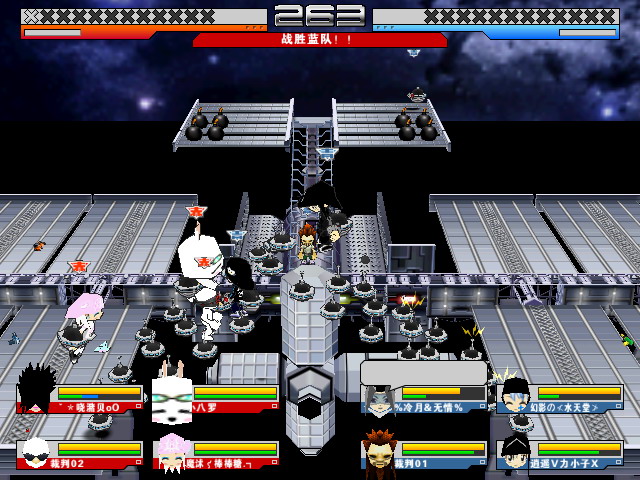Select the player portrait labeled 八罗
Image resolution: width=640 pixels, height=480 pixels.
[x=171, y=395]
